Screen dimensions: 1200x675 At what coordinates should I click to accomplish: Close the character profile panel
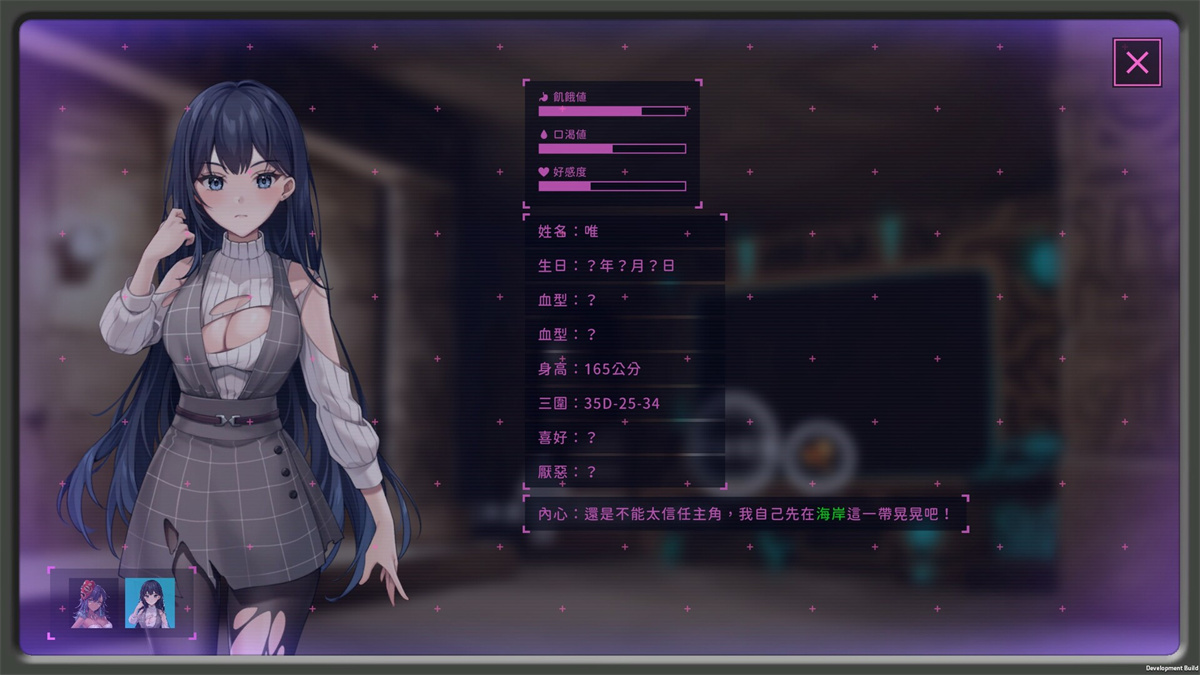(x=1137, y=63)
